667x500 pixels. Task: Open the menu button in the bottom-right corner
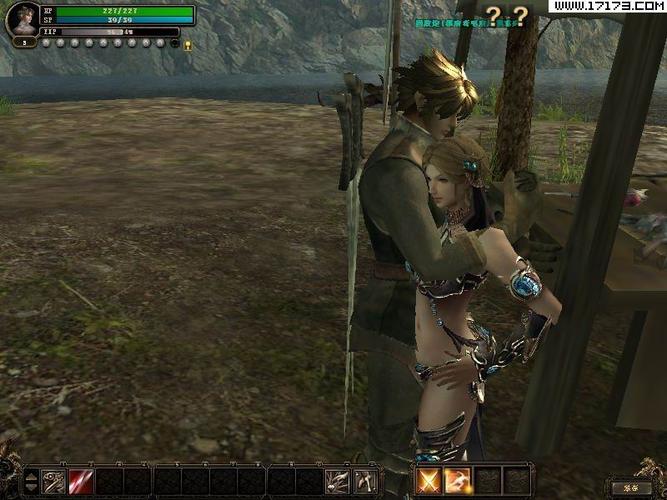[631, 488]
